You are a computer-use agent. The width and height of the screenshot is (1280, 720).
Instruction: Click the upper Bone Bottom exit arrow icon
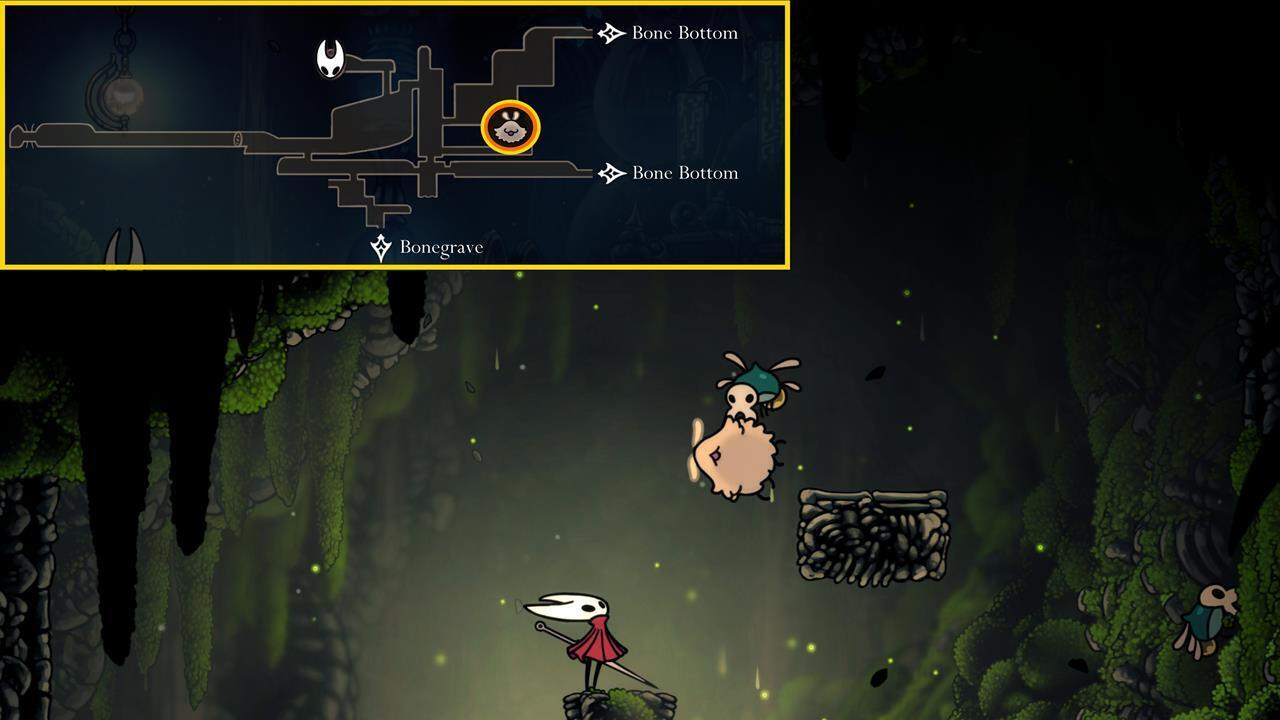coord(610,32)
